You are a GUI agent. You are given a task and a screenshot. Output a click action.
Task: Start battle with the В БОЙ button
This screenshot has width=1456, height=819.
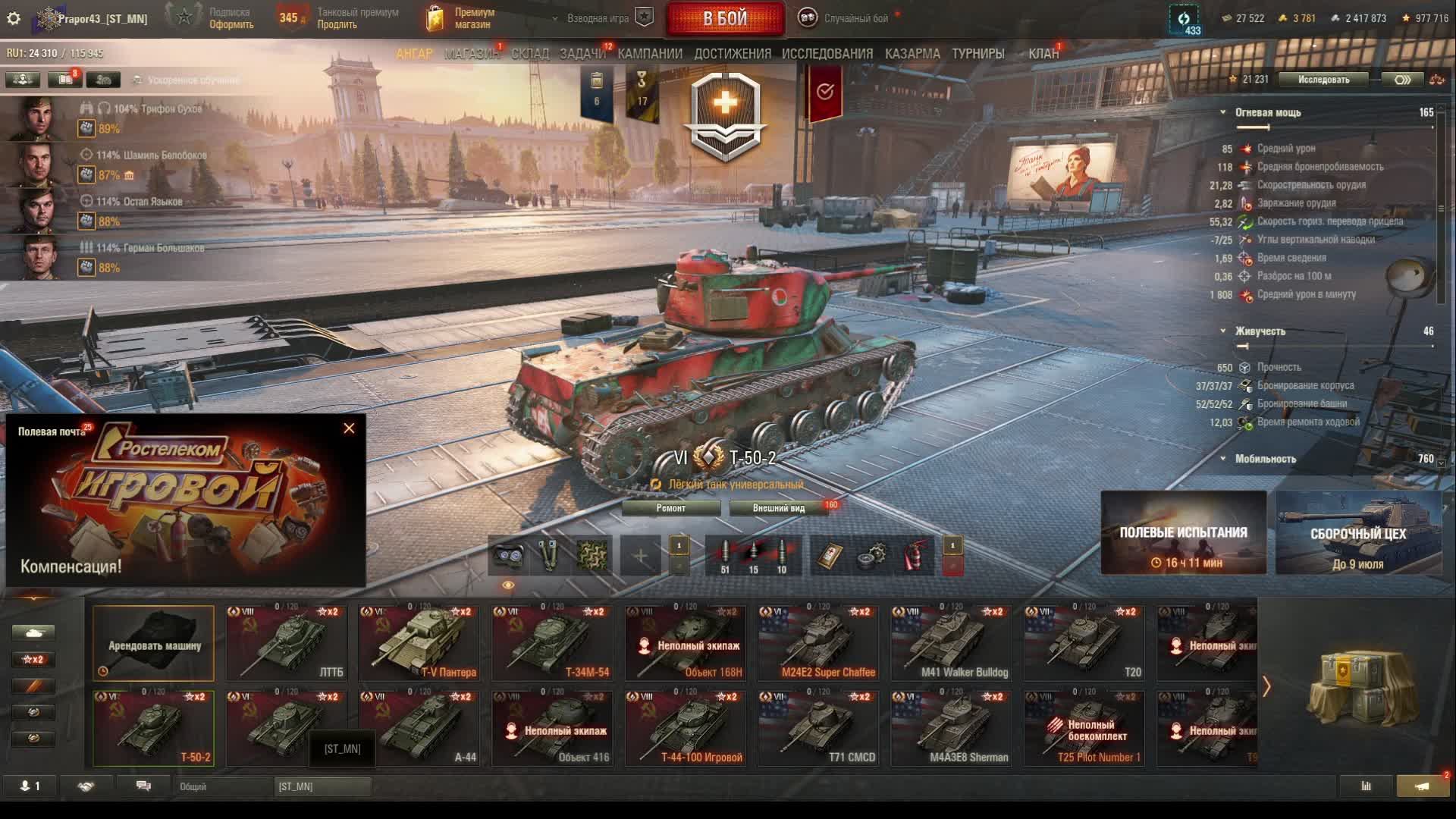pos(724,19)
